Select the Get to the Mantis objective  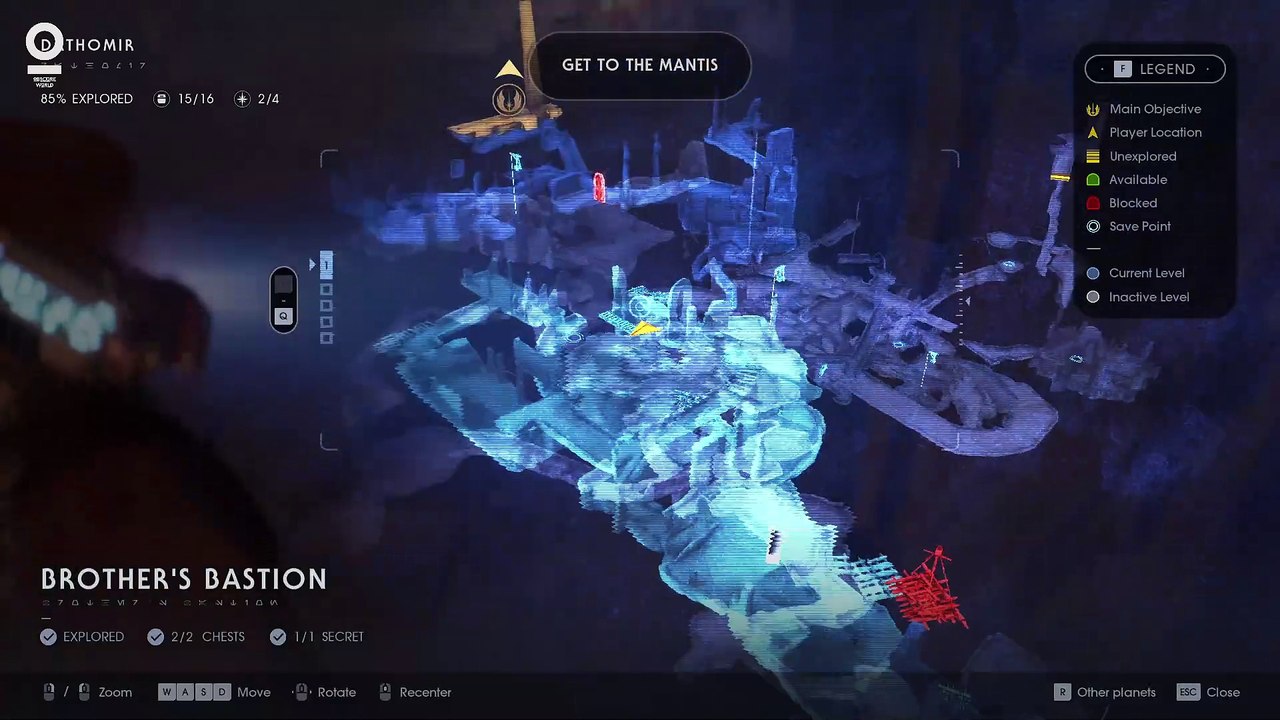pyautogui.click(x=640, y=65)
